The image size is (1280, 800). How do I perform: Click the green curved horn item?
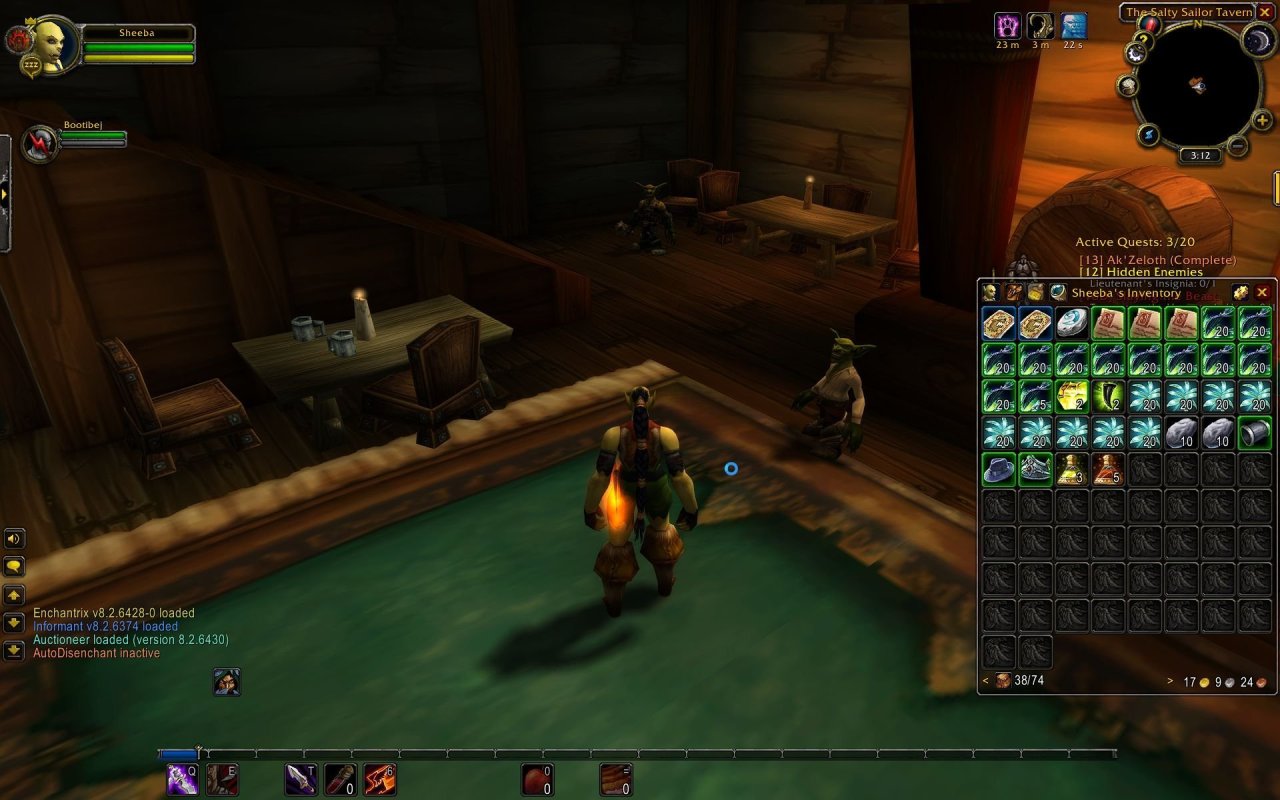pyautogui.click(x=1109, y=396)
